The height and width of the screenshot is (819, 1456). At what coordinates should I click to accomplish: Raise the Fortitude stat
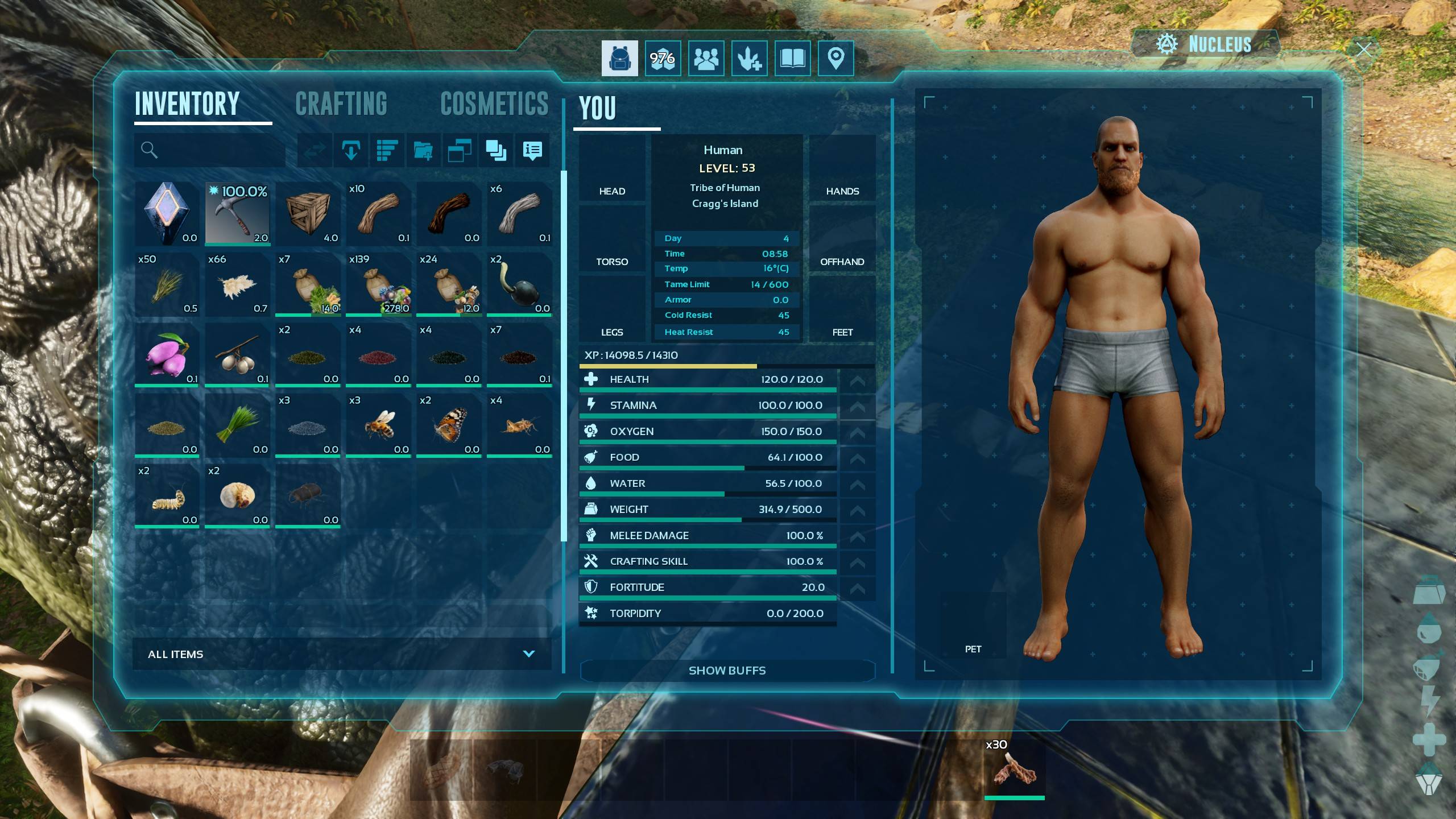[857, 588]
